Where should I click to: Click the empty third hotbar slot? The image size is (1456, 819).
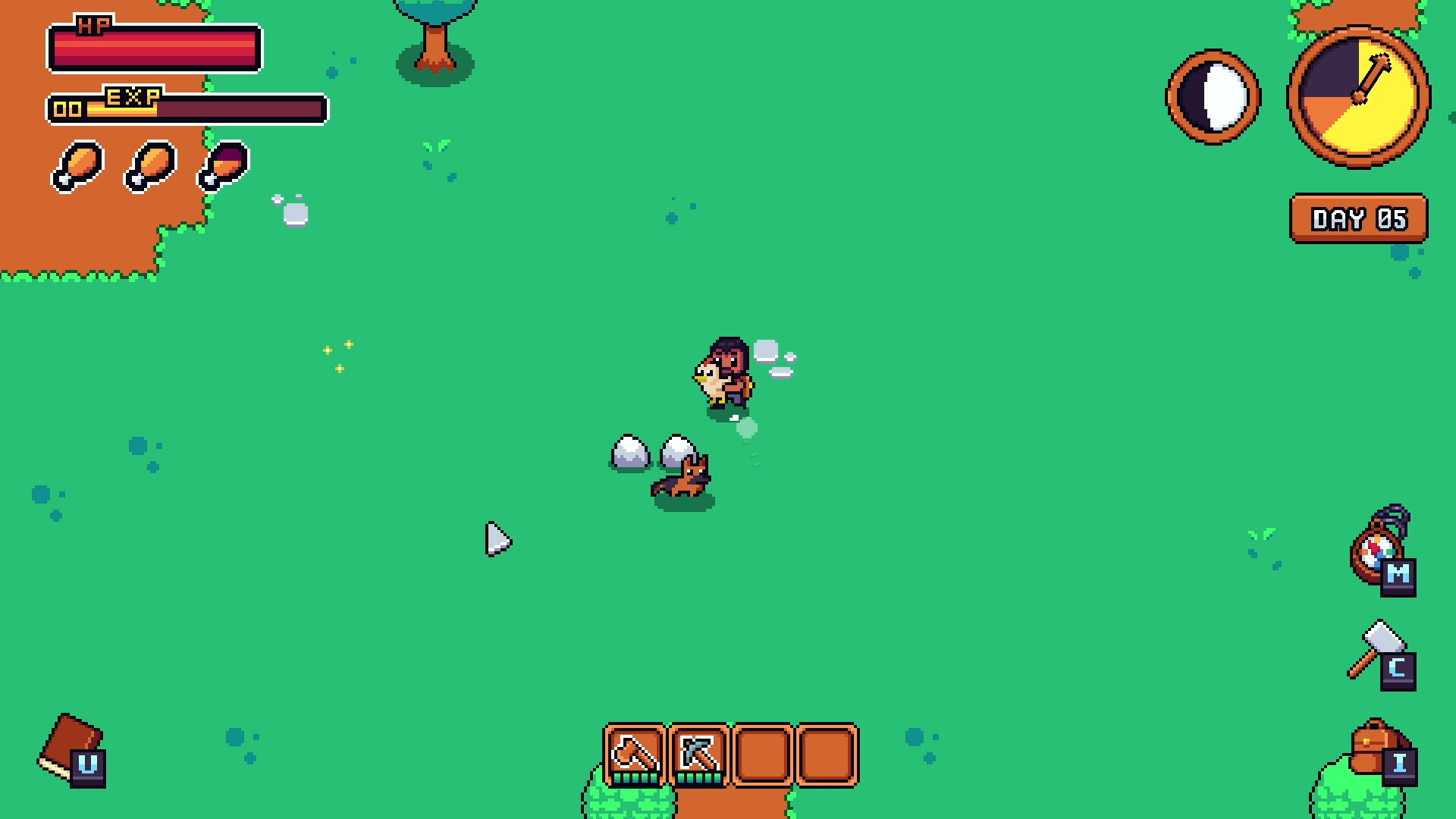(x=761, y=753)
